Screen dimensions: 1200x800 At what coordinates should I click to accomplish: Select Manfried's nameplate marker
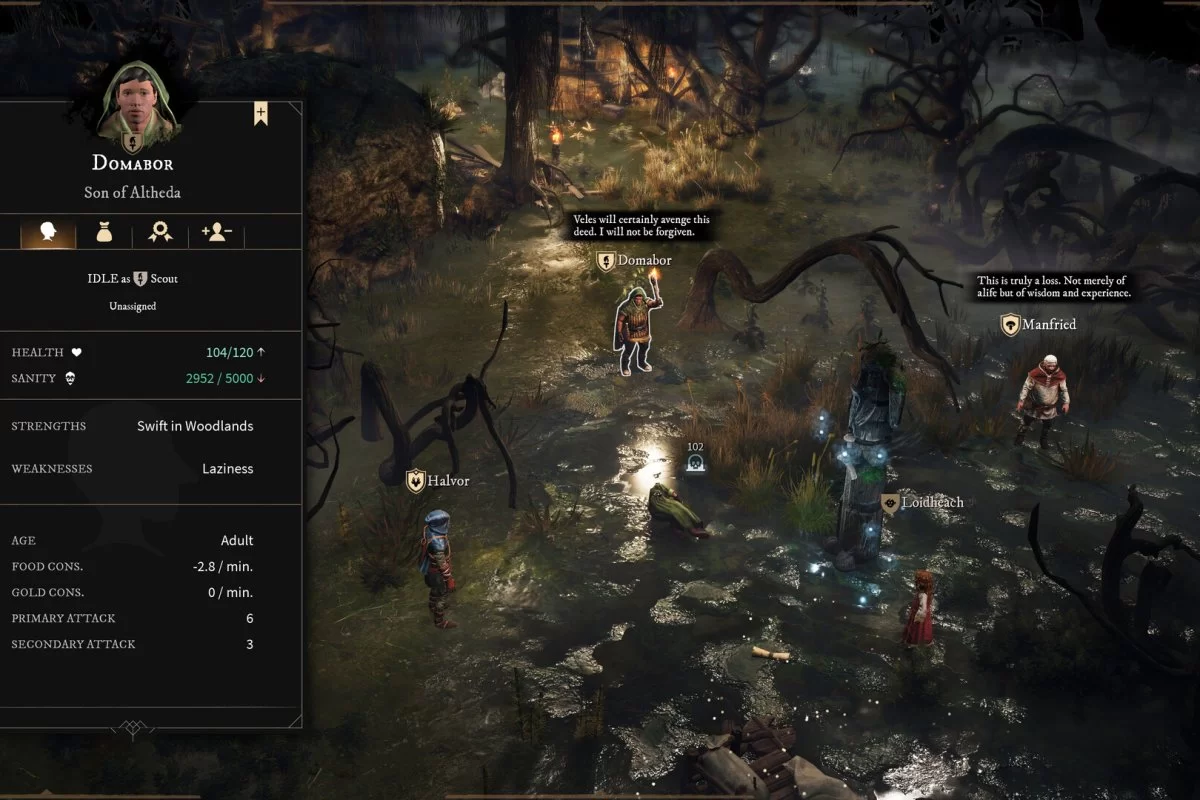(x=1011, y=325)
